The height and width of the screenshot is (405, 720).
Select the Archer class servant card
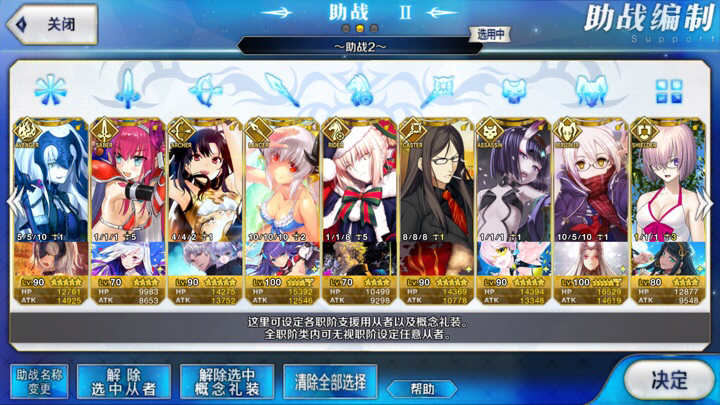[204, 180]
